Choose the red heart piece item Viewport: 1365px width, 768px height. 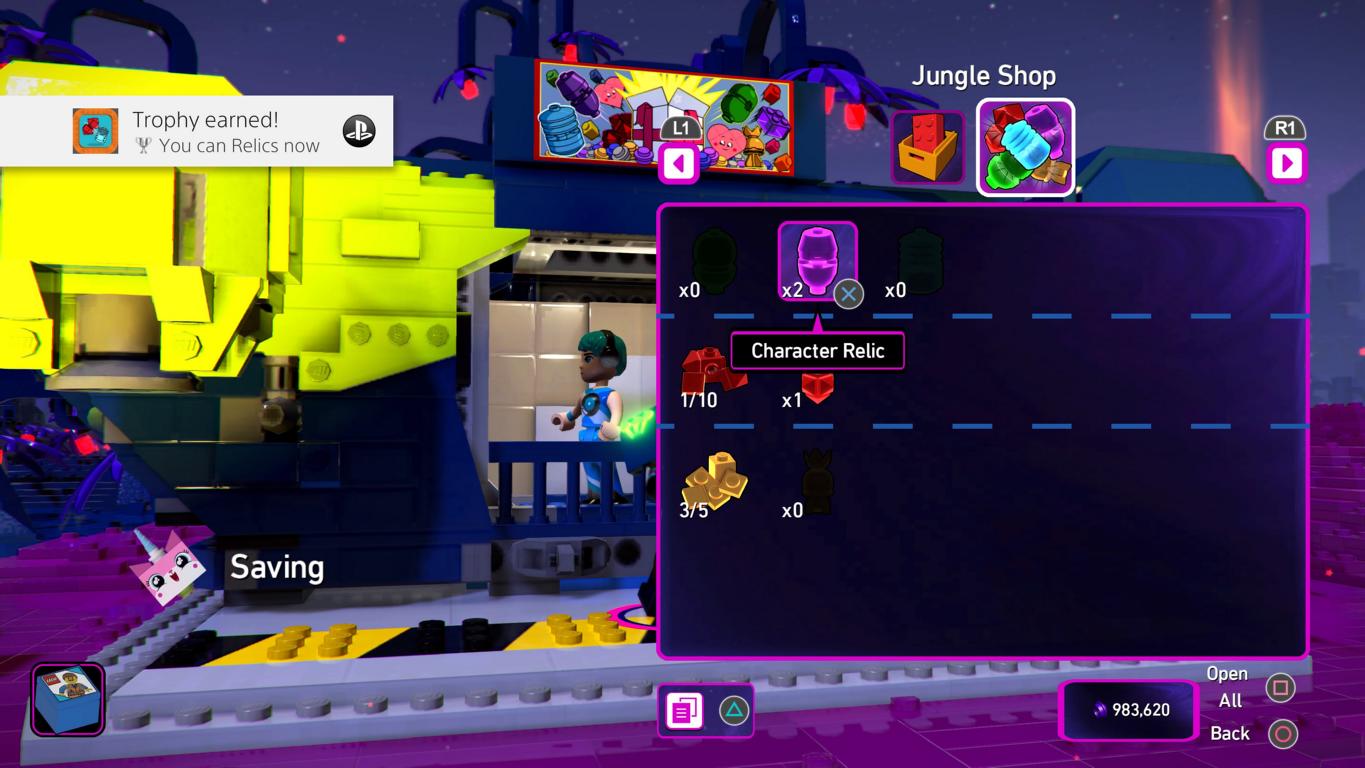pos(817,384)
